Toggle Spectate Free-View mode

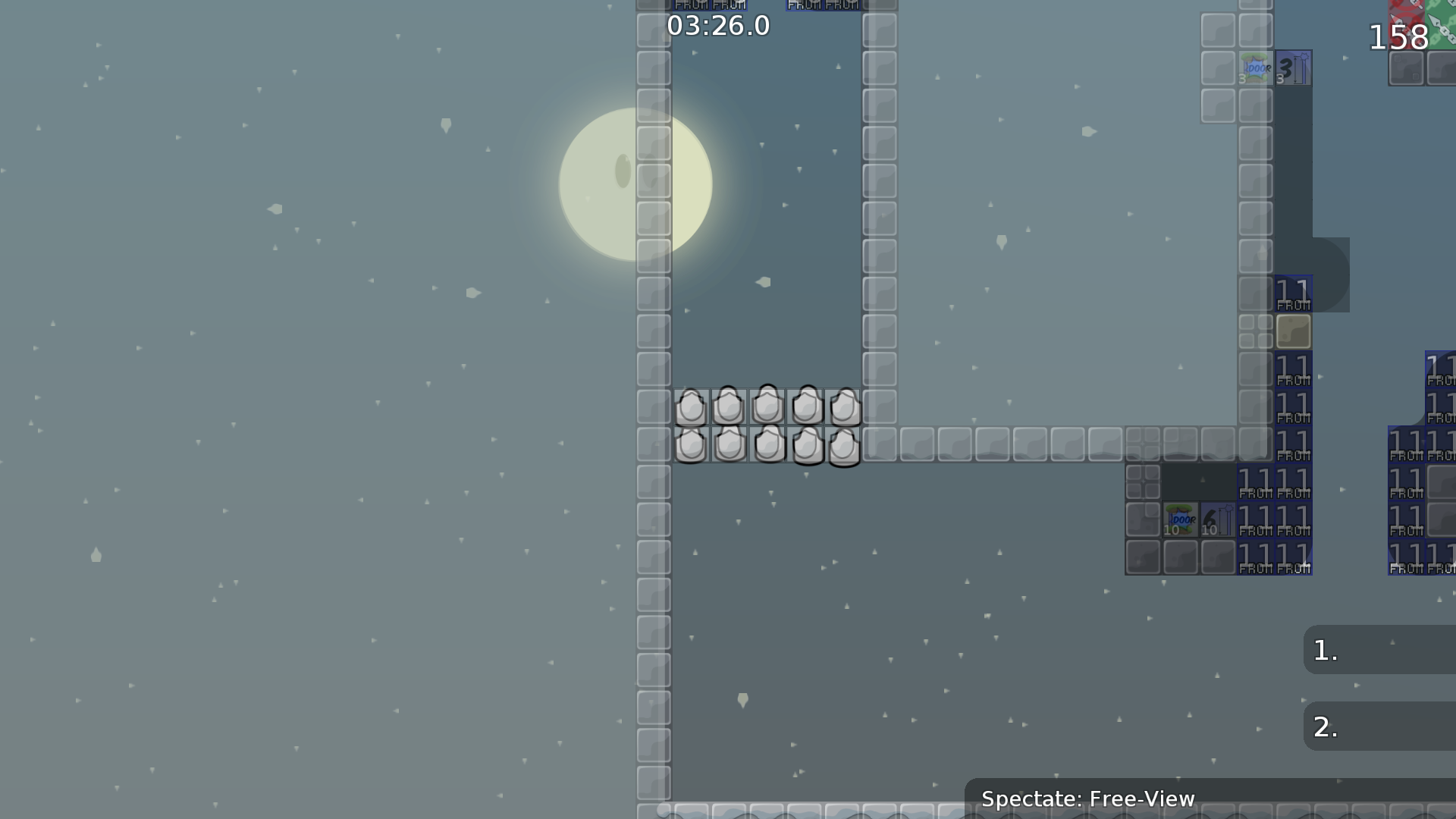tap(1088, 799)
